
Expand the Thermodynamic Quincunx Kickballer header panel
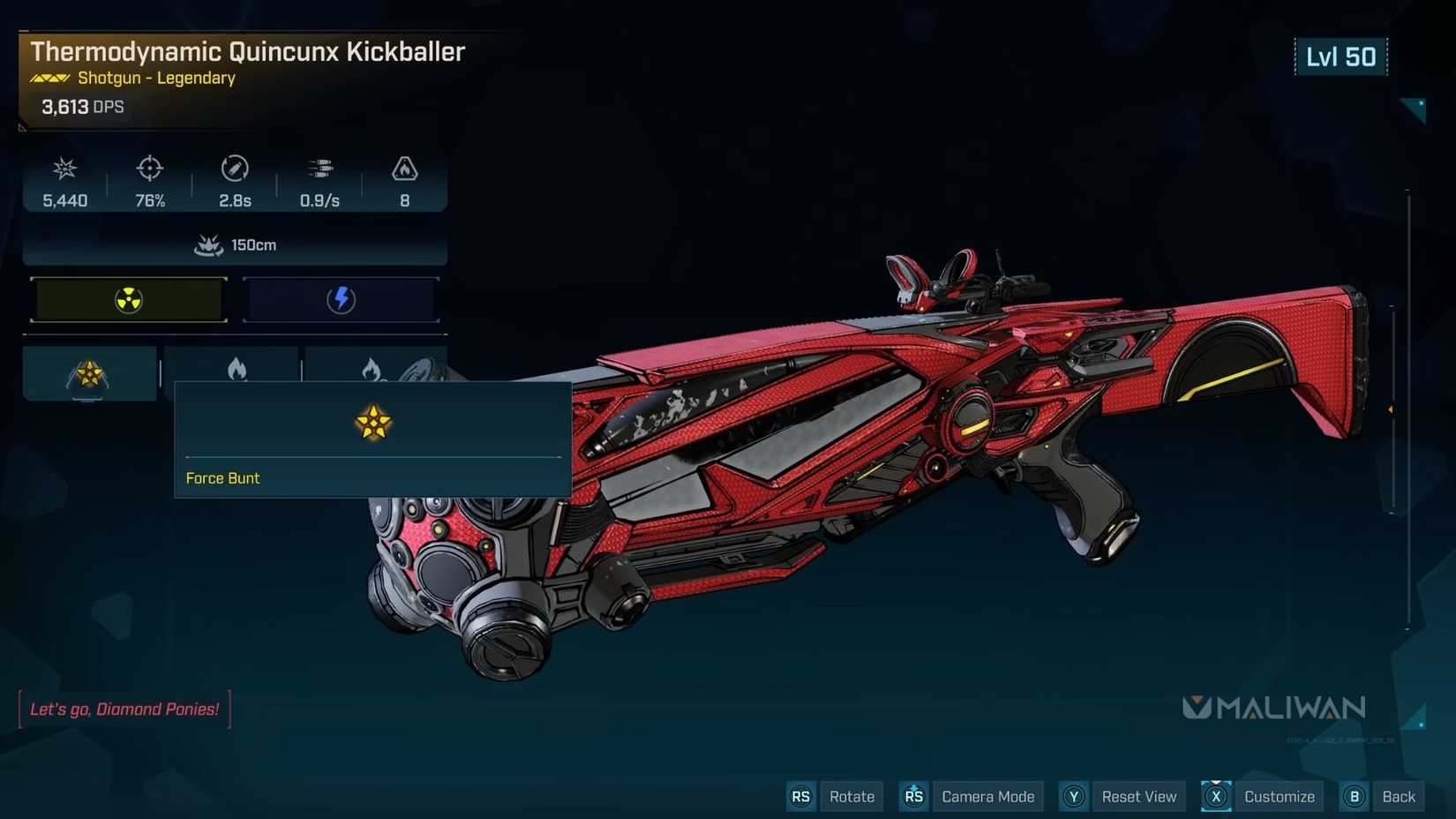click(x=247, y=52)
